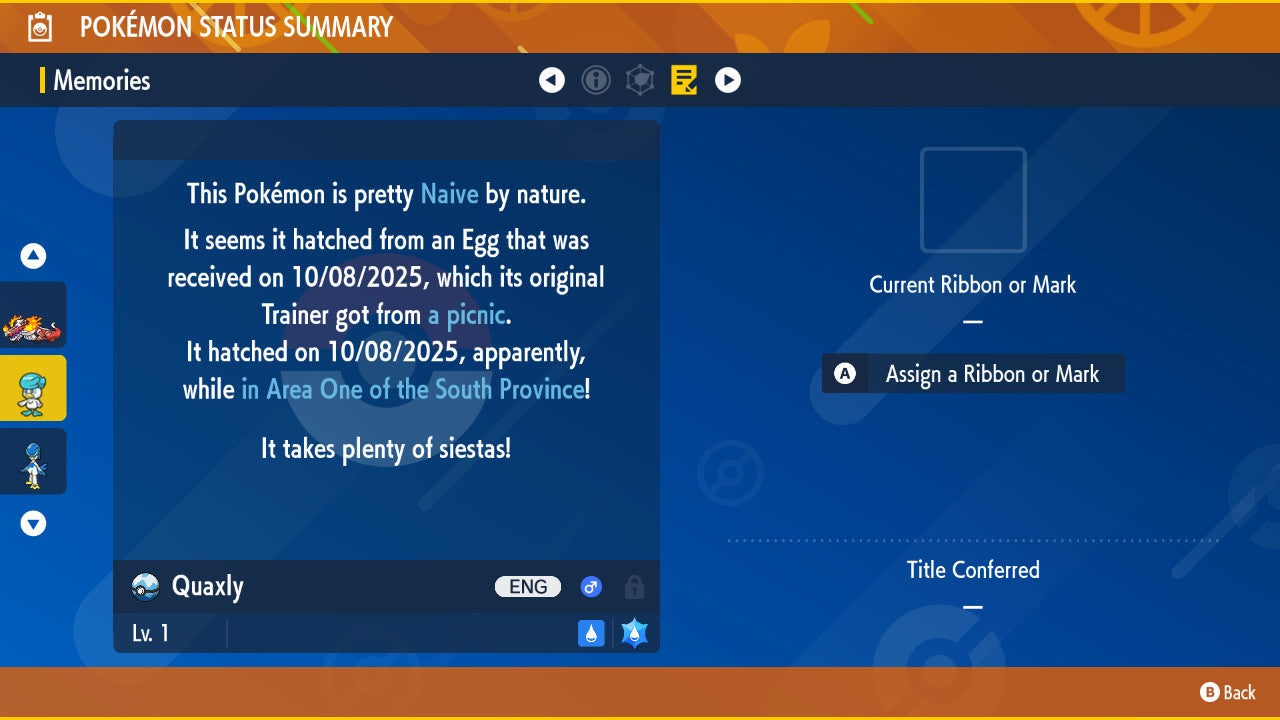Click the ENG language badge

pyautogui.click(x=528, y=587)
